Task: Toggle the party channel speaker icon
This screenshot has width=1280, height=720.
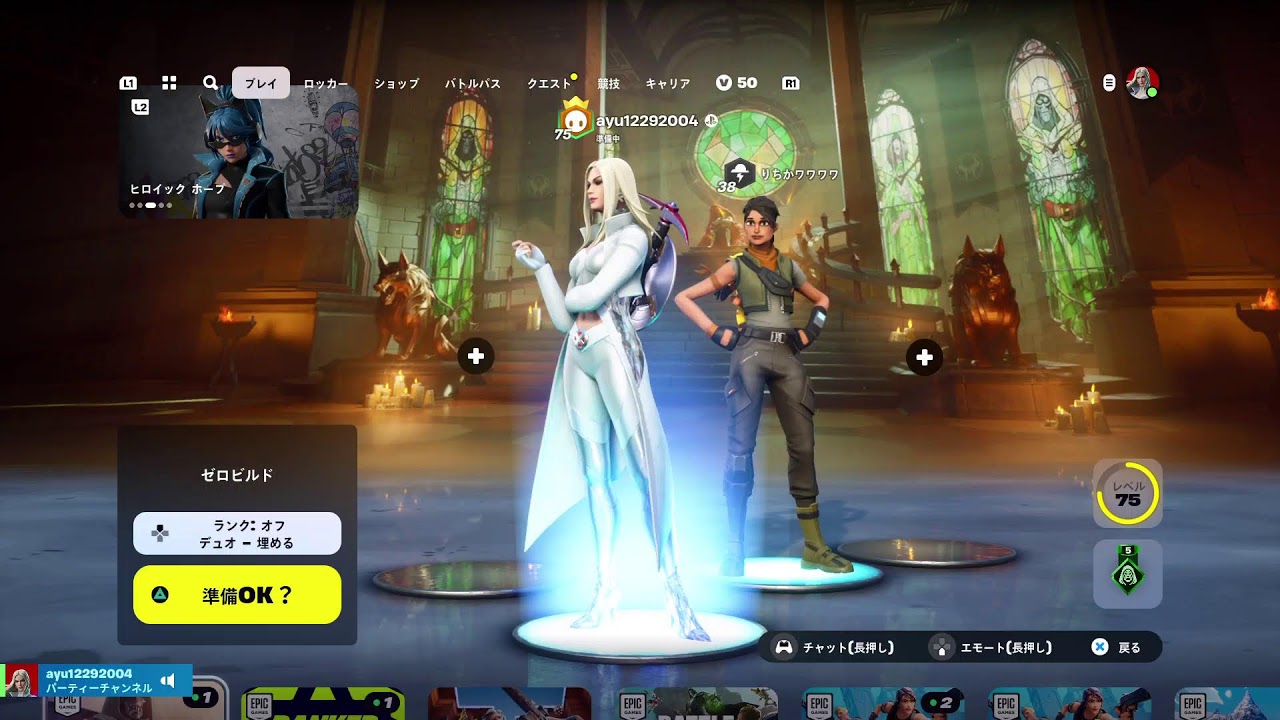Action: tap(168, 681)
